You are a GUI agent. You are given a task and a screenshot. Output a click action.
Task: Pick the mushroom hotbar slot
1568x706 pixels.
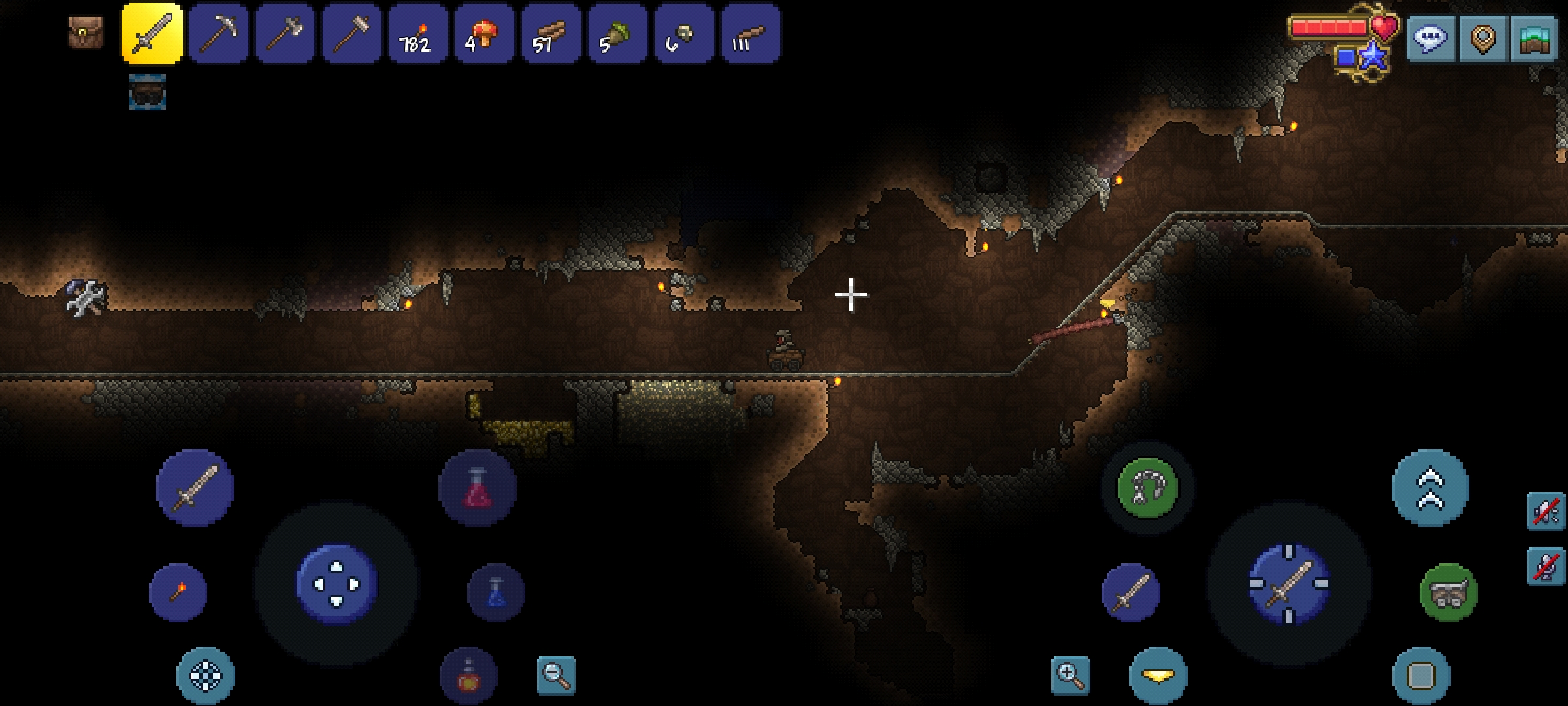coord(484,33)
